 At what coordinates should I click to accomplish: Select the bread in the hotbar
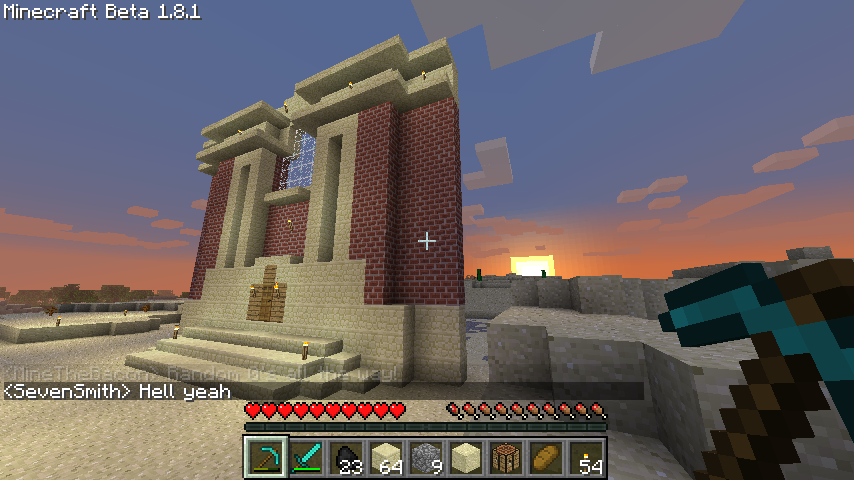click(546, 457)
